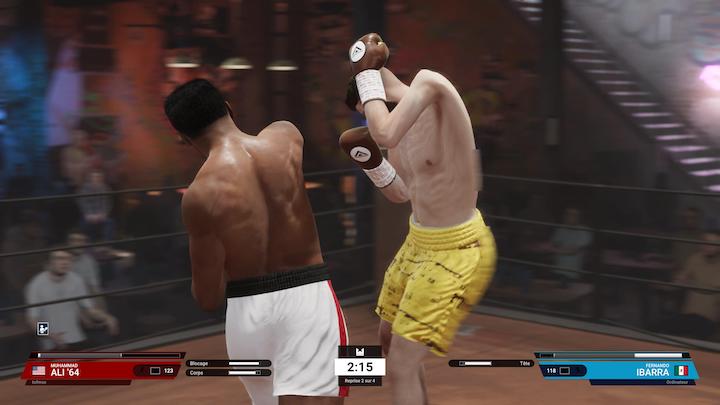Click the small icon above Ali's nameplate
Image resolution: width=720 pixels, height=405 pixels.
pos(43,328)
